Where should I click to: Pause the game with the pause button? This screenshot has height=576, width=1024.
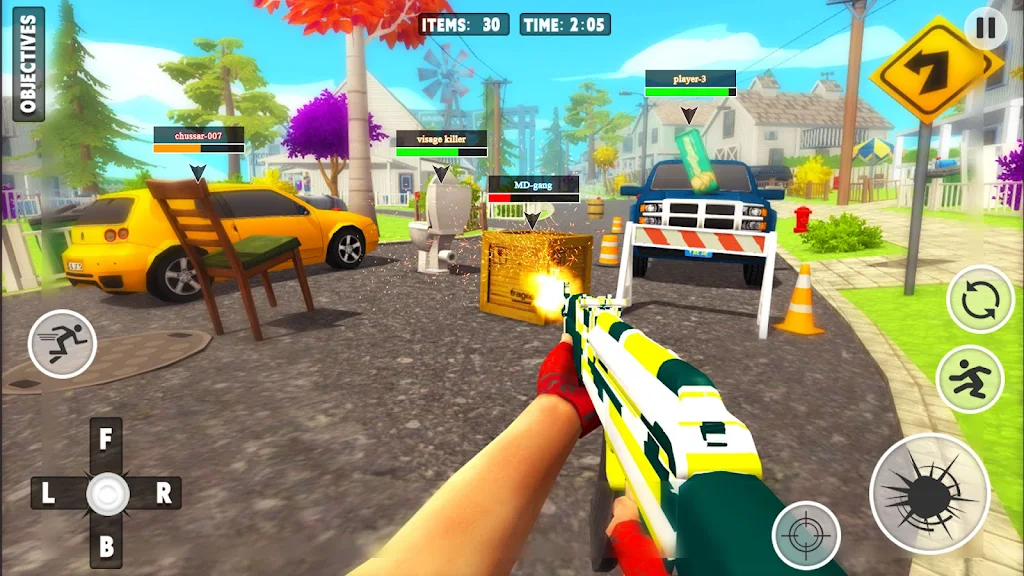pos(985,28)
